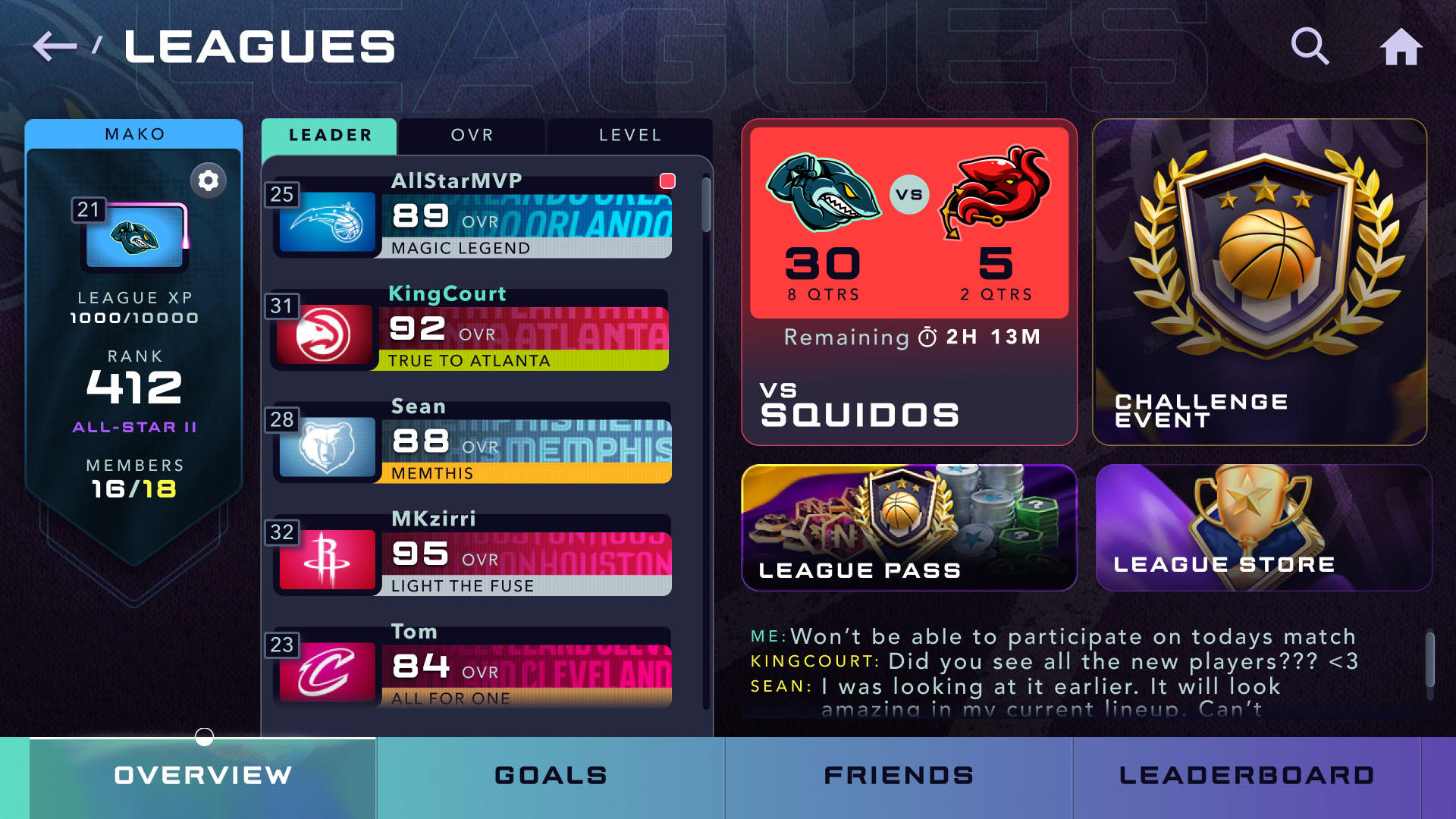Open the GOALS tab

tap(549, 775)
